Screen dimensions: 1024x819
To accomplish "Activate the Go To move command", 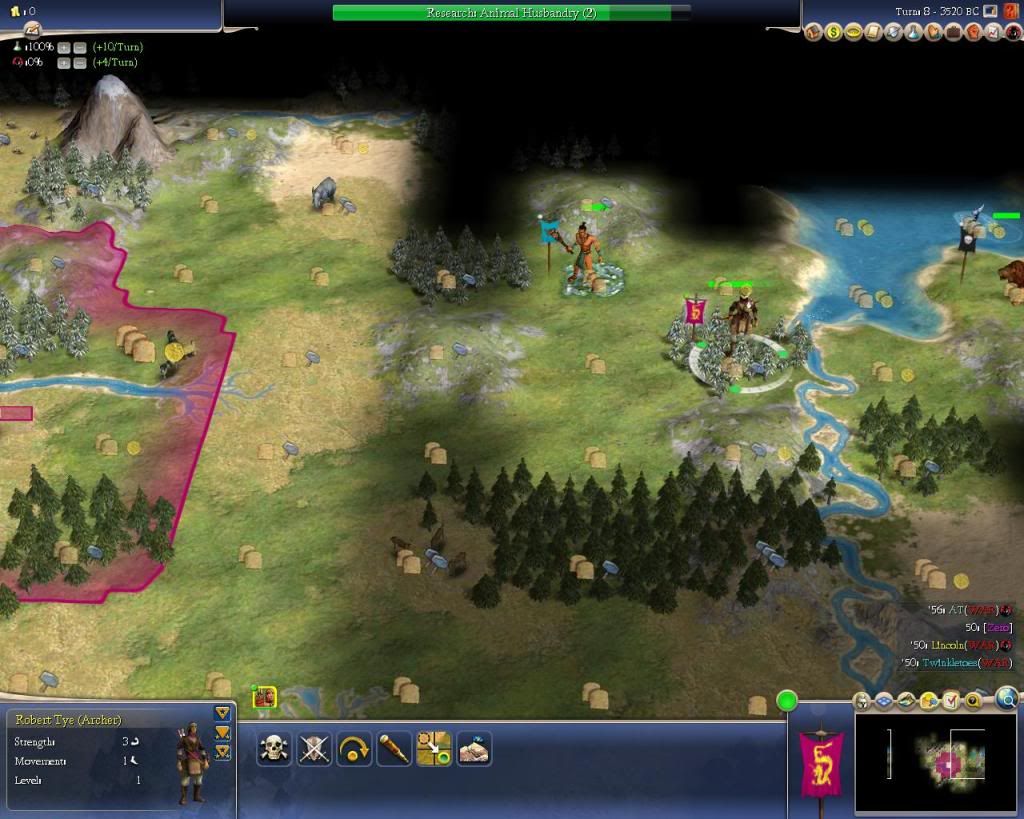I will click(x=434, y=748).
